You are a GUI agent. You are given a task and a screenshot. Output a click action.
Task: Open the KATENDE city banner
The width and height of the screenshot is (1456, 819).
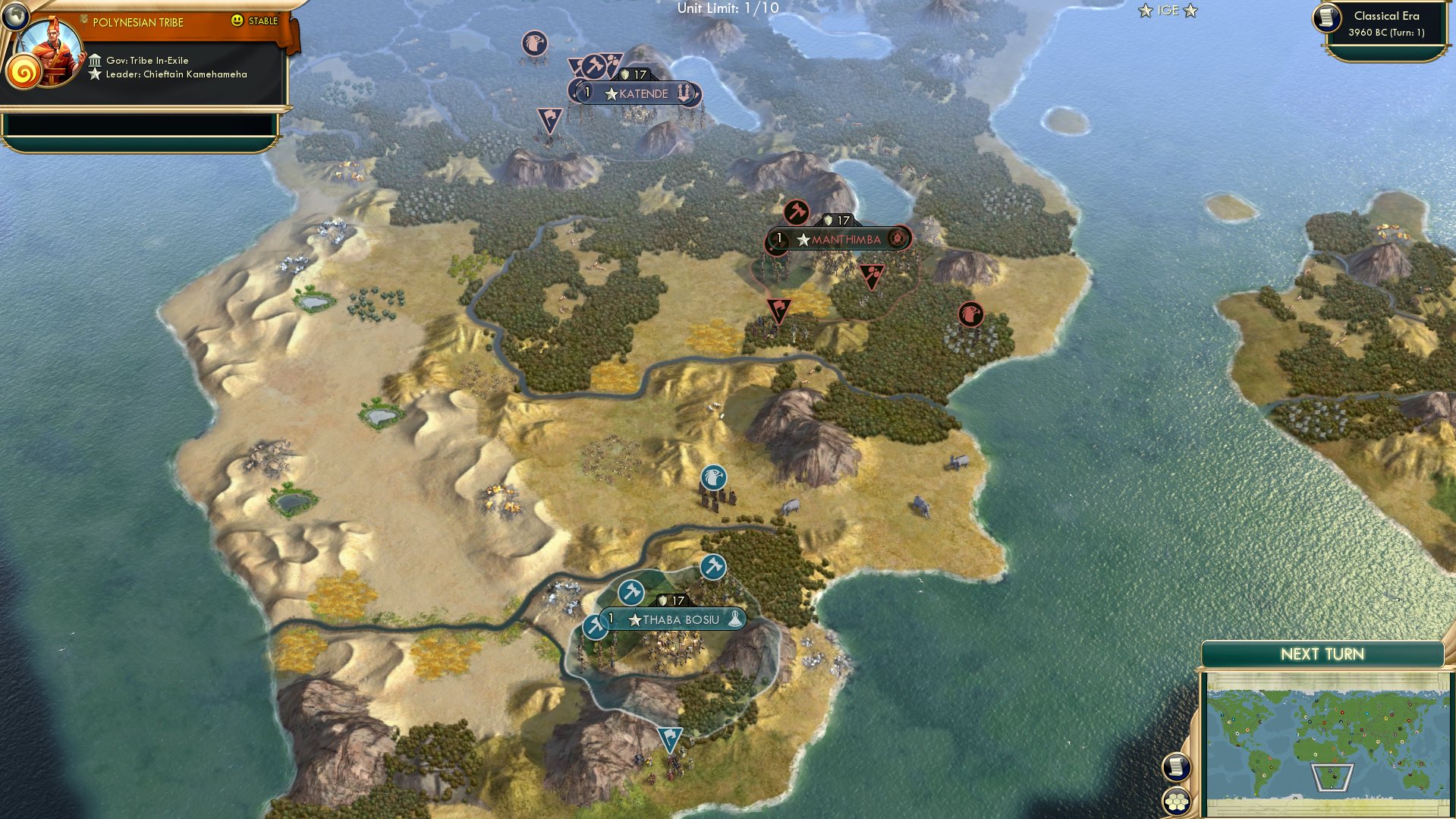click(x=642, y=93)
